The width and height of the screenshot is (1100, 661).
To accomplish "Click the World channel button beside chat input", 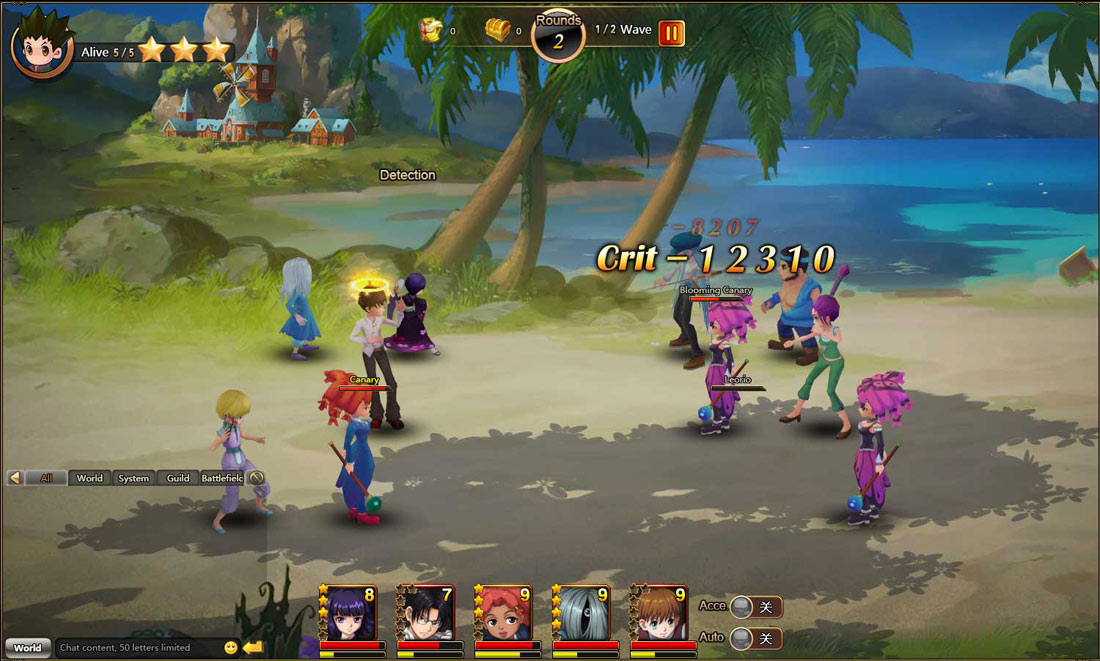I will pos(27,647).
